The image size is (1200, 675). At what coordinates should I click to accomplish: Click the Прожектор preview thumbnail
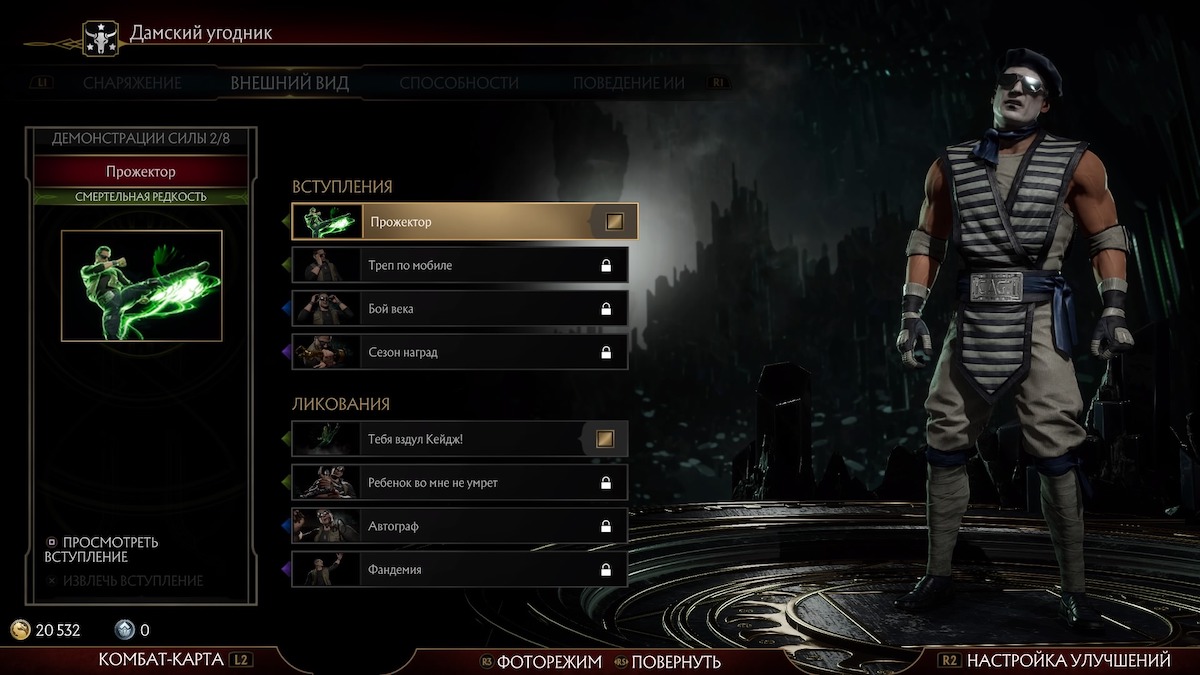pos(142,286)
